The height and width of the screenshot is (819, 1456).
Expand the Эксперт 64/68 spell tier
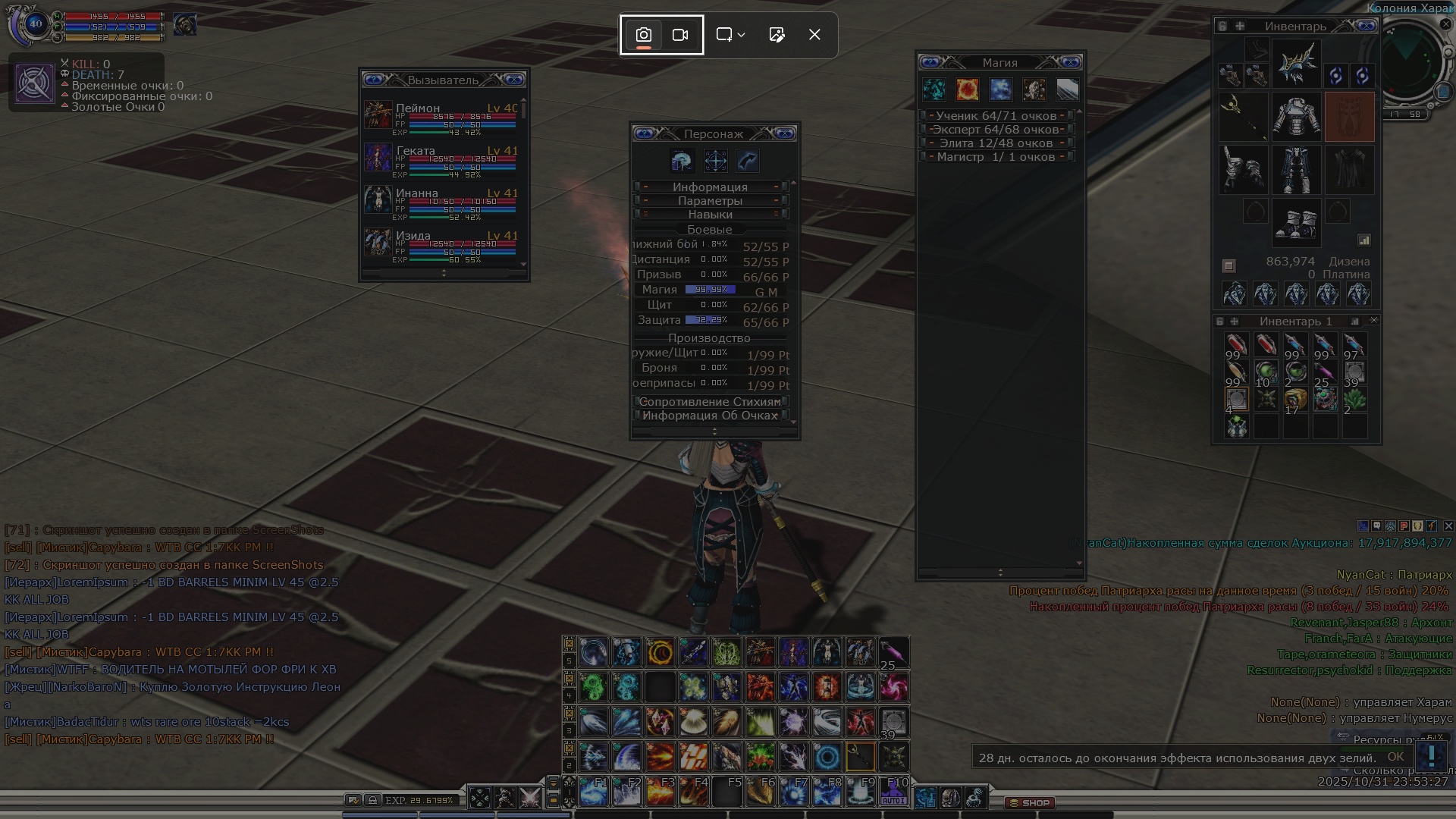tap(996, 130)
